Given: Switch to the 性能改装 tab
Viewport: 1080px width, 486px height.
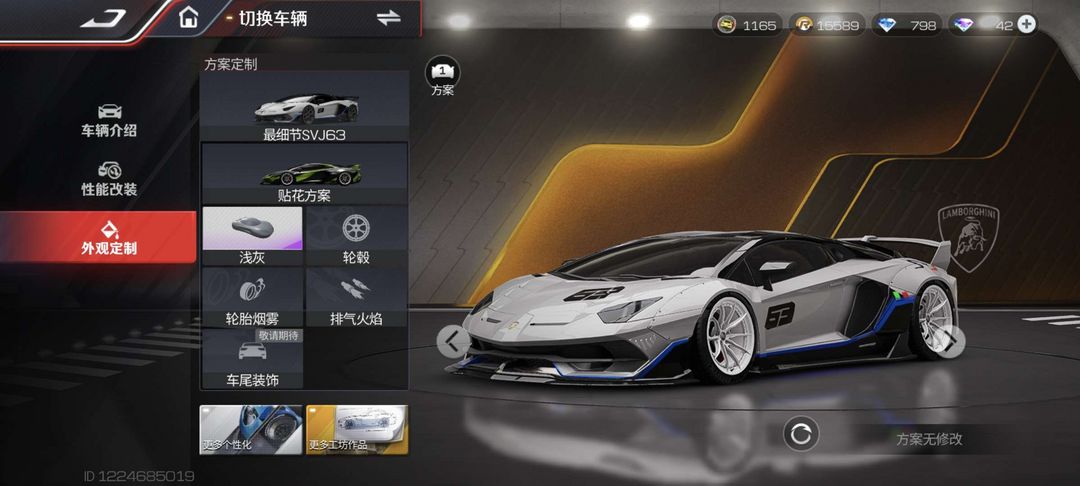Looking at the screenshot, I should click(x=109, y=179).
